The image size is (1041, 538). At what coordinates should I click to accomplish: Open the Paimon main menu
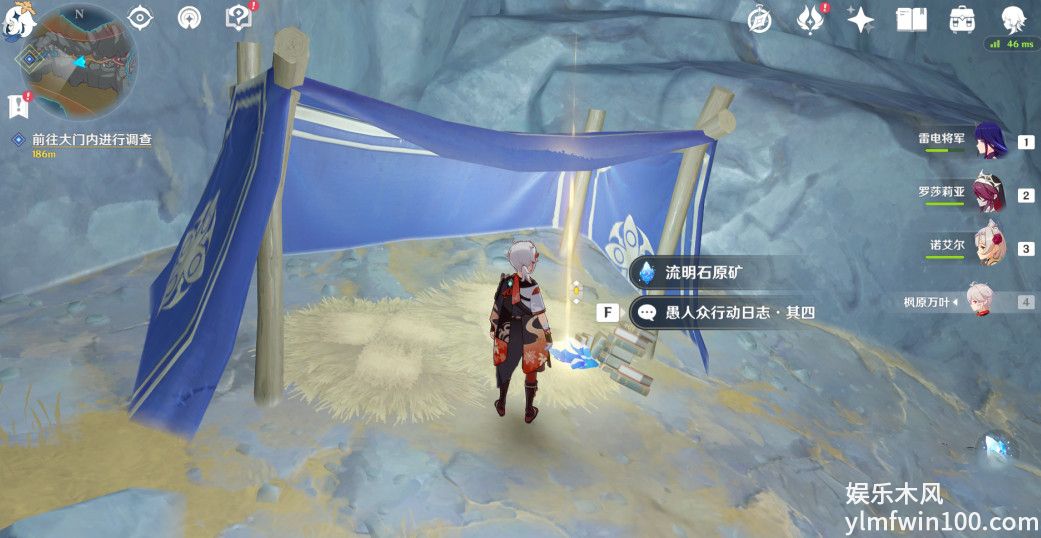click(20, 19)
